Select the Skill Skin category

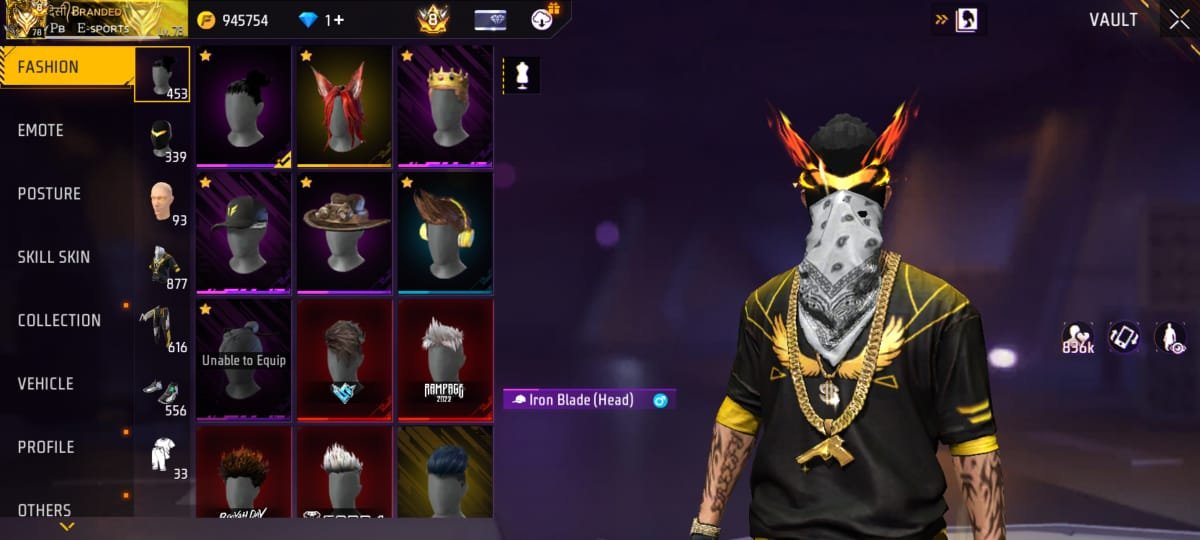click(54, 257)
